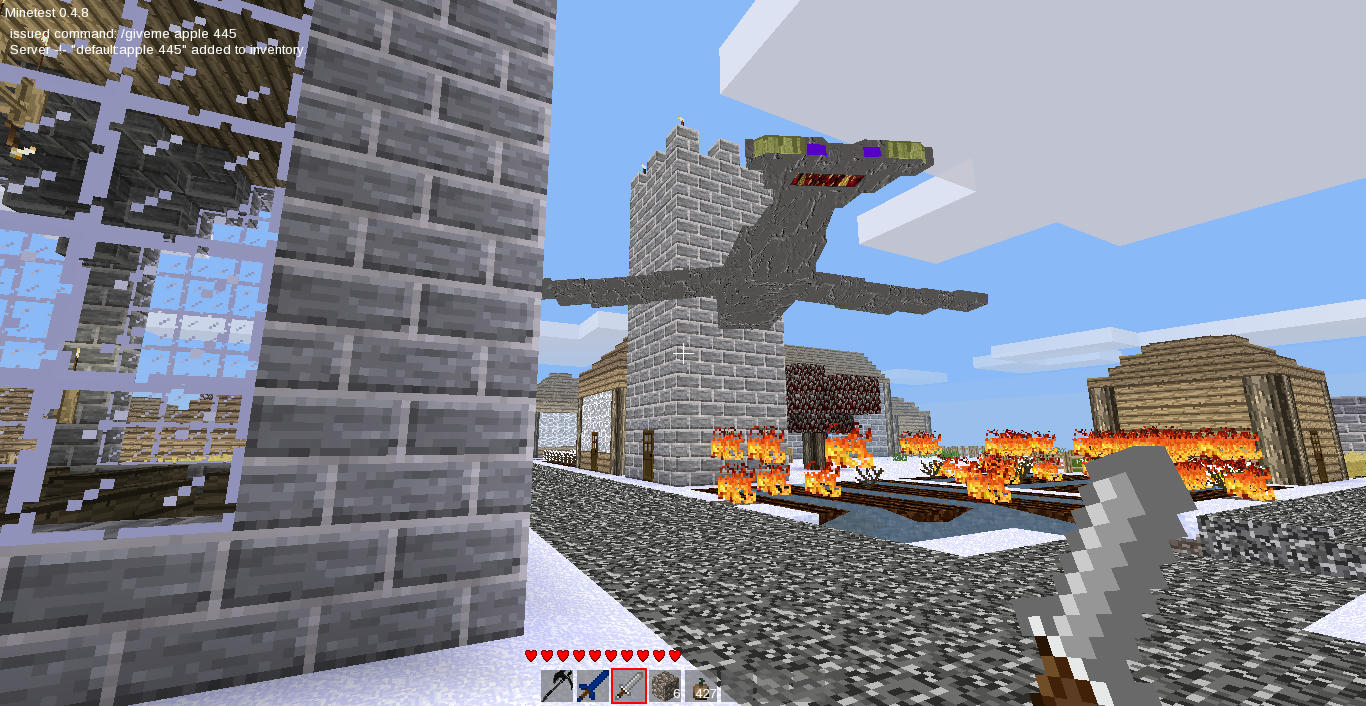Screen dimensions: 1366x706
Task: Switch to the gravel block stack
Action: (665, 686)
